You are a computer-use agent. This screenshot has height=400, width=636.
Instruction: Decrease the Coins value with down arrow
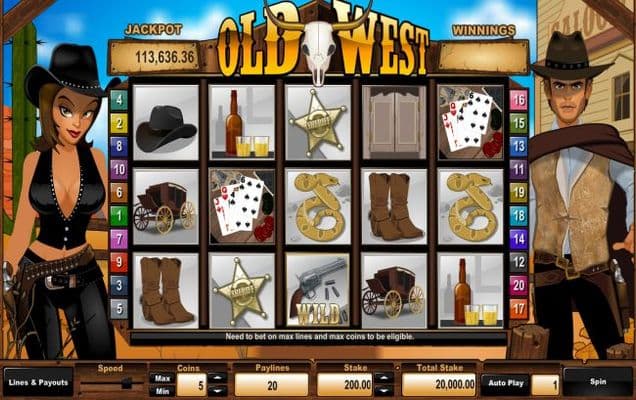coord(216,391)
